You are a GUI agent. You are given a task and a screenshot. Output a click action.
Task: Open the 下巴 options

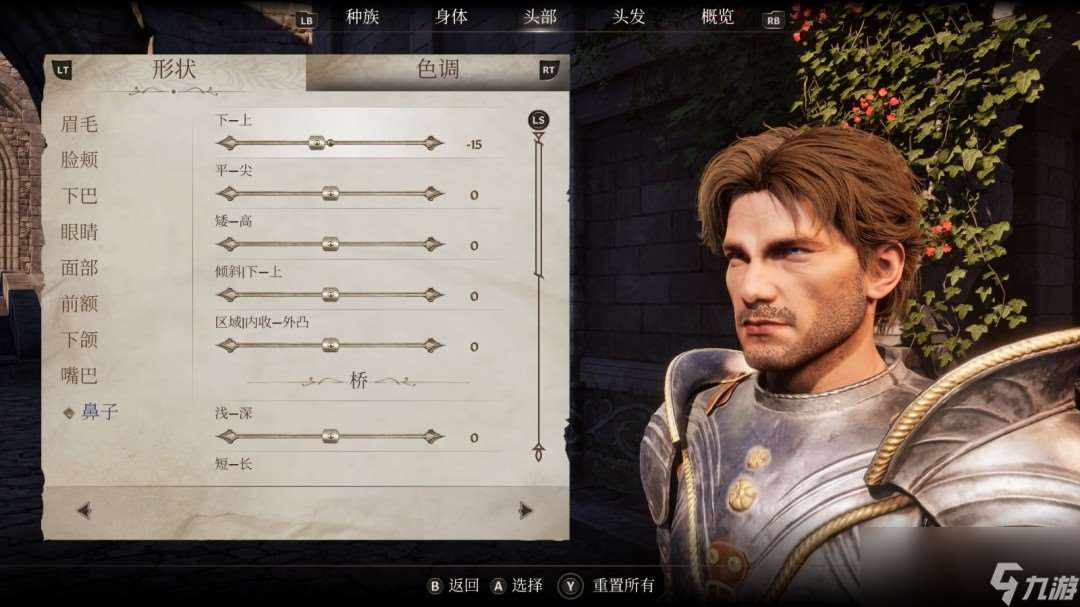click(x=79, y=196)
